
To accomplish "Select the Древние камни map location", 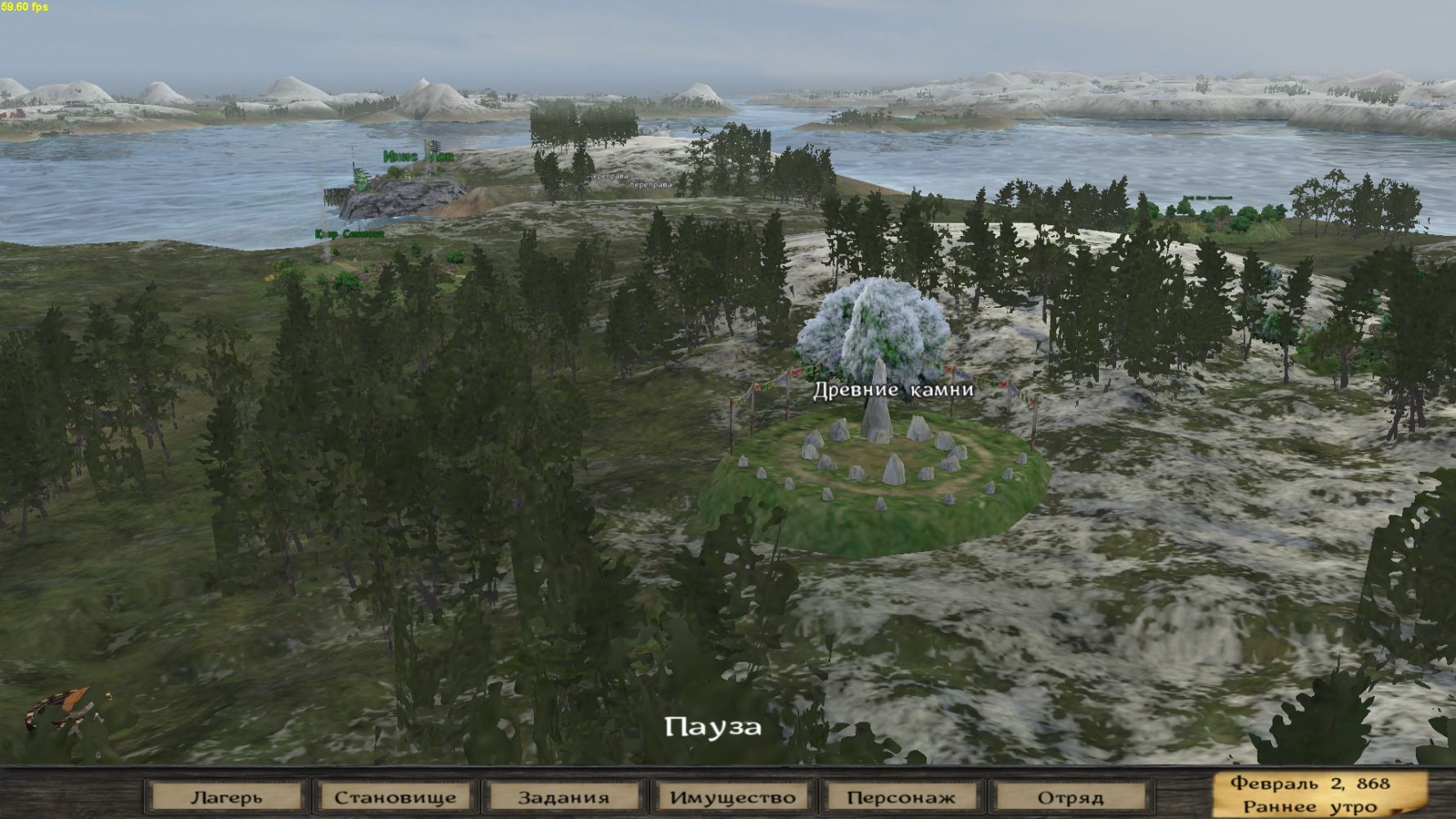I will [876, 459].
